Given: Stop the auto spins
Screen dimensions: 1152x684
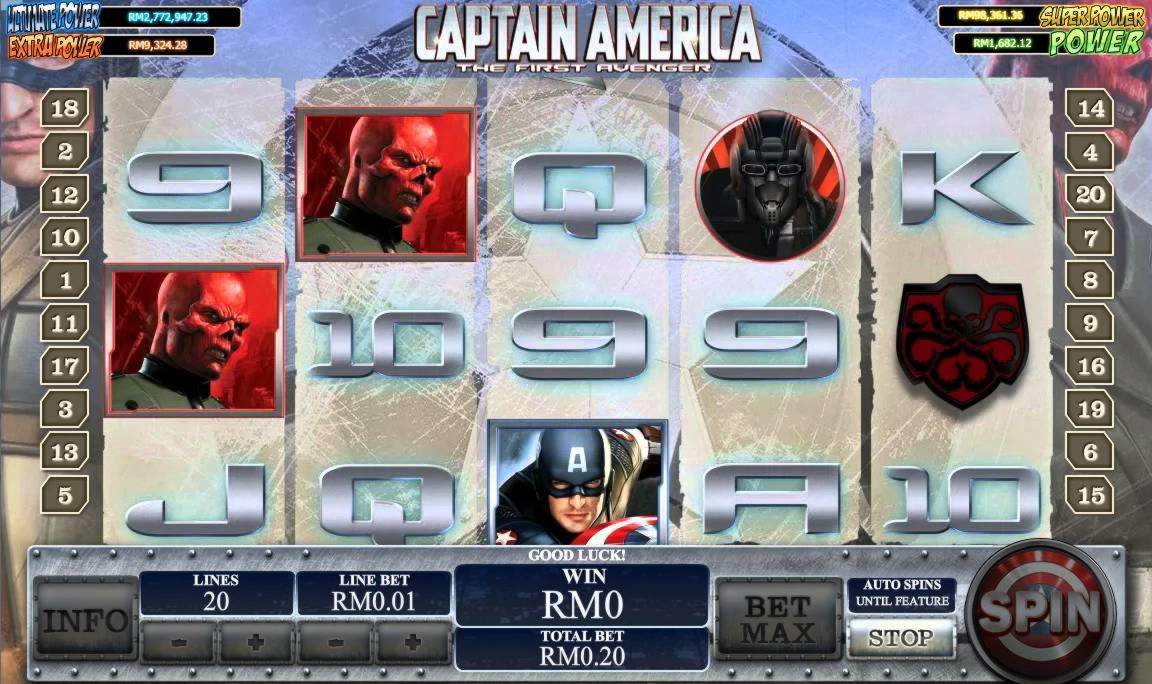Looking at the screenshot, I should click(900, 638).
